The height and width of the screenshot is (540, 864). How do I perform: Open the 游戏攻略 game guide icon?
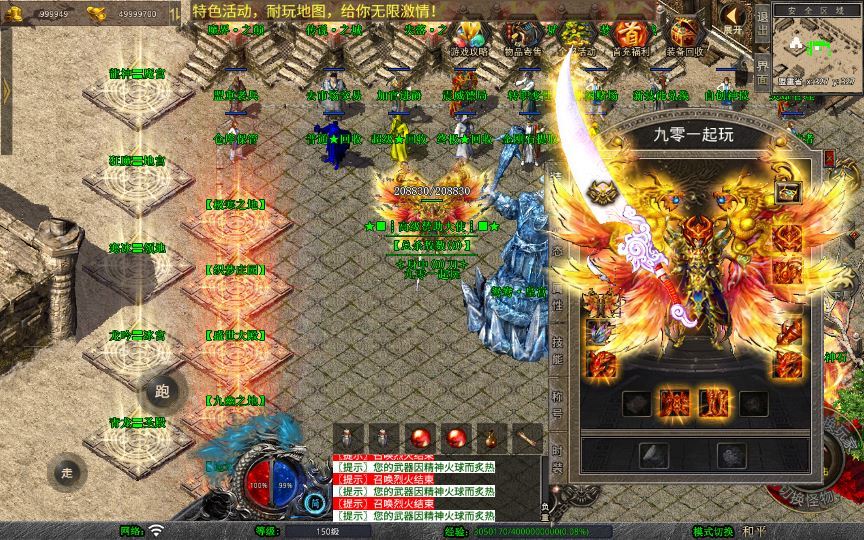click(x=467, y=36)
